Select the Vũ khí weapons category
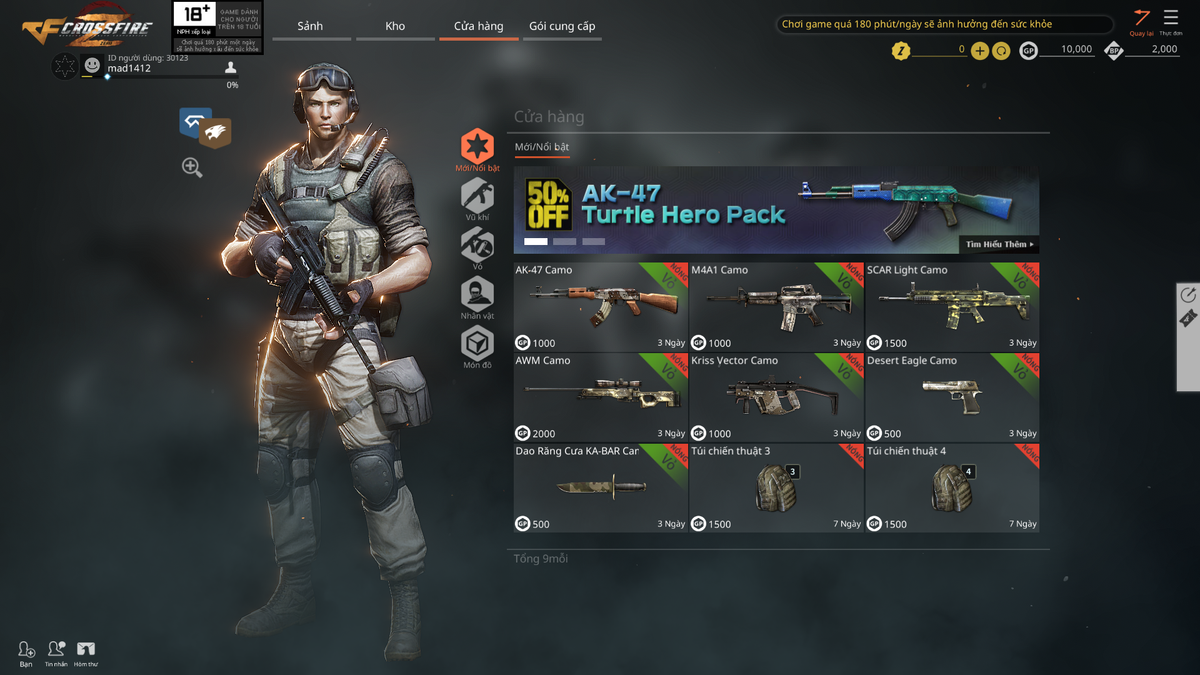Screen dimensions: 1200x675 point(477,199)
